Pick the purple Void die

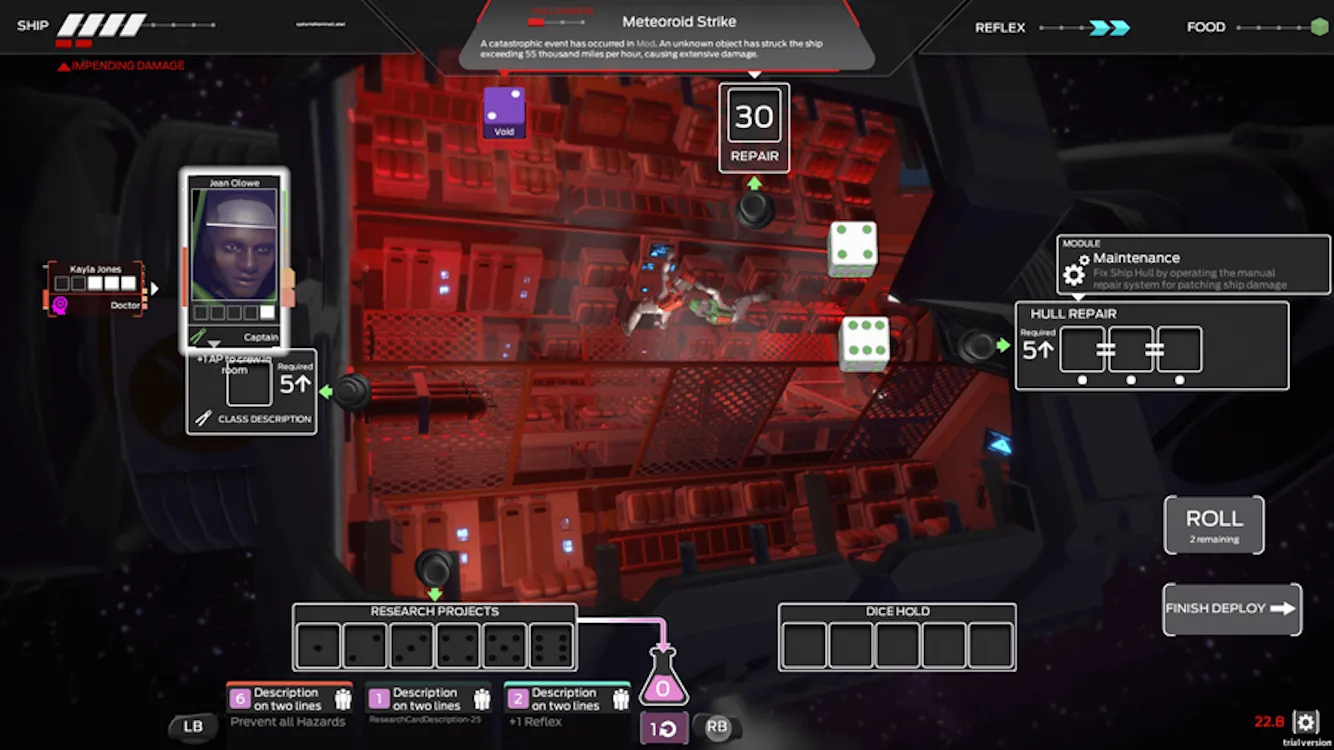point(504,111)
